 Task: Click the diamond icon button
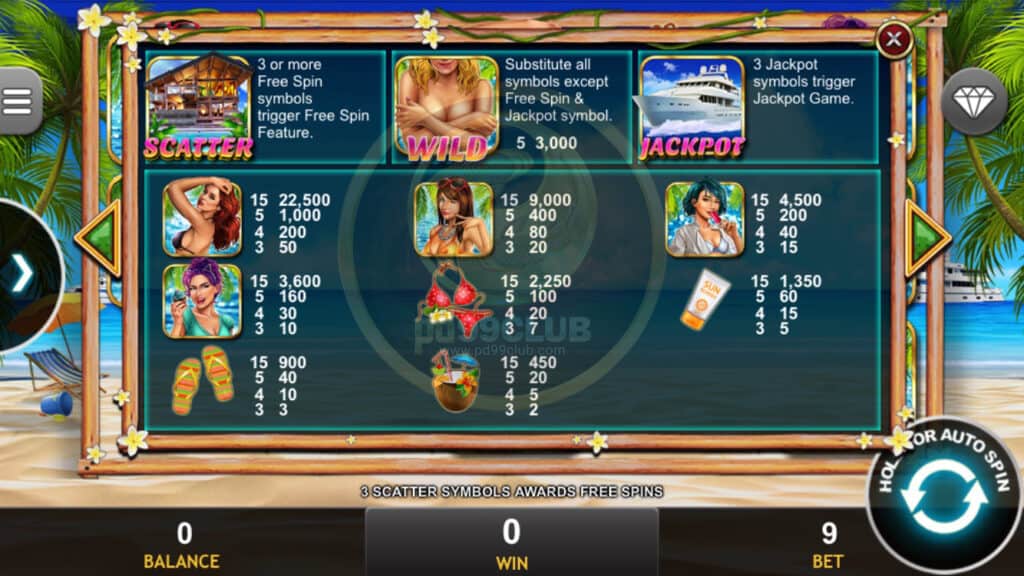tap(974, 101)
